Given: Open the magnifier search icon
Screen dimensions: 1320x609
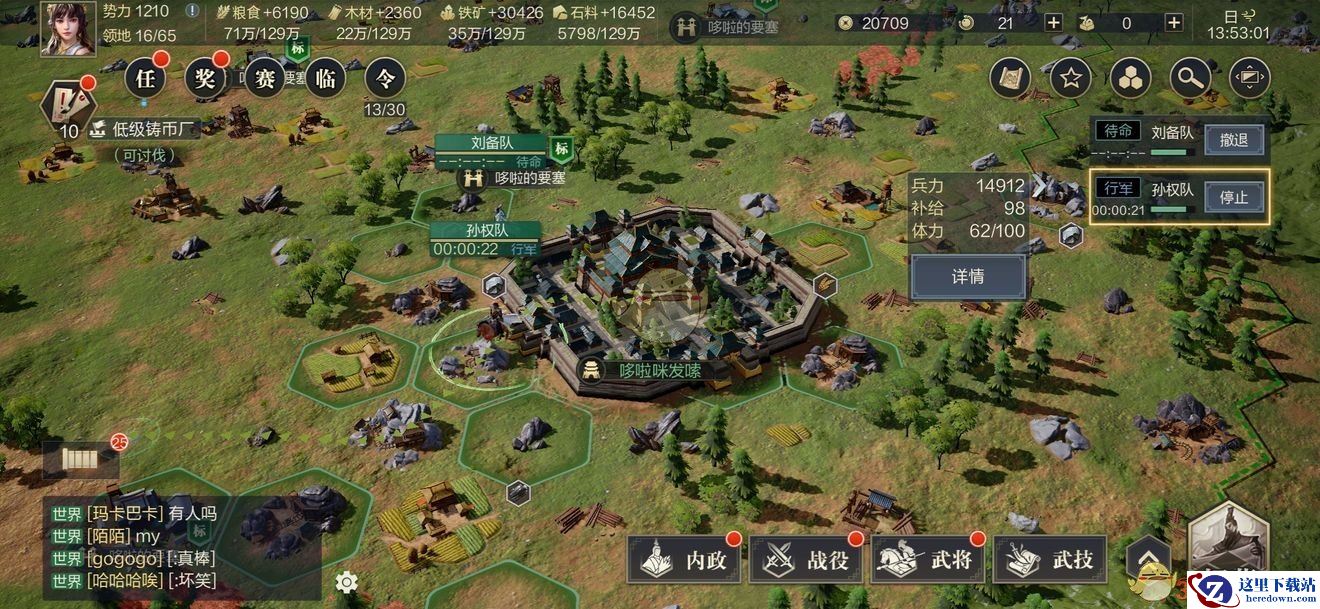Looking at the screenshot, I should (x=1190, y=78).
